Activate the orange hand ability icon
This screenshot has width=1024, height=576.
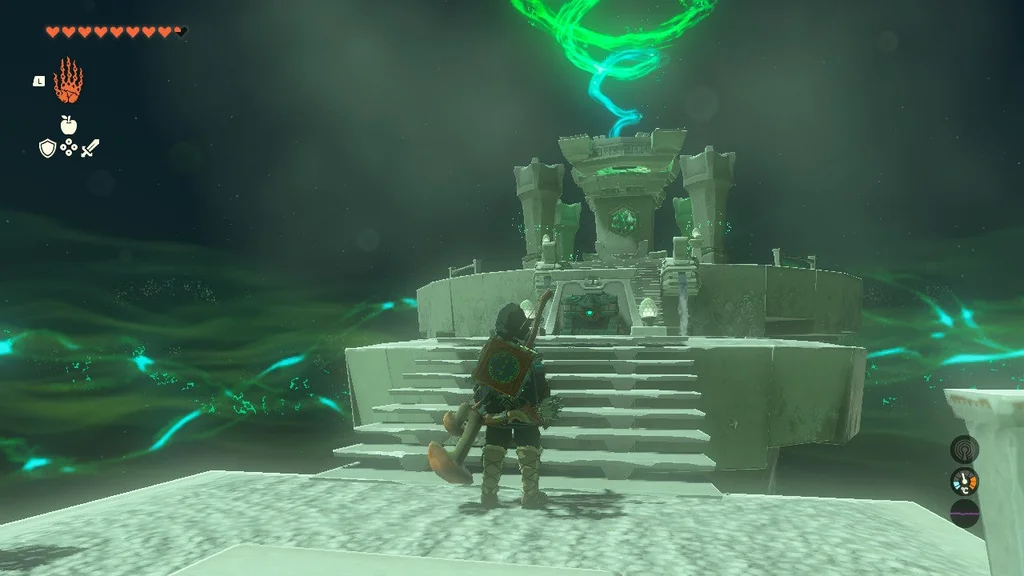68,81
